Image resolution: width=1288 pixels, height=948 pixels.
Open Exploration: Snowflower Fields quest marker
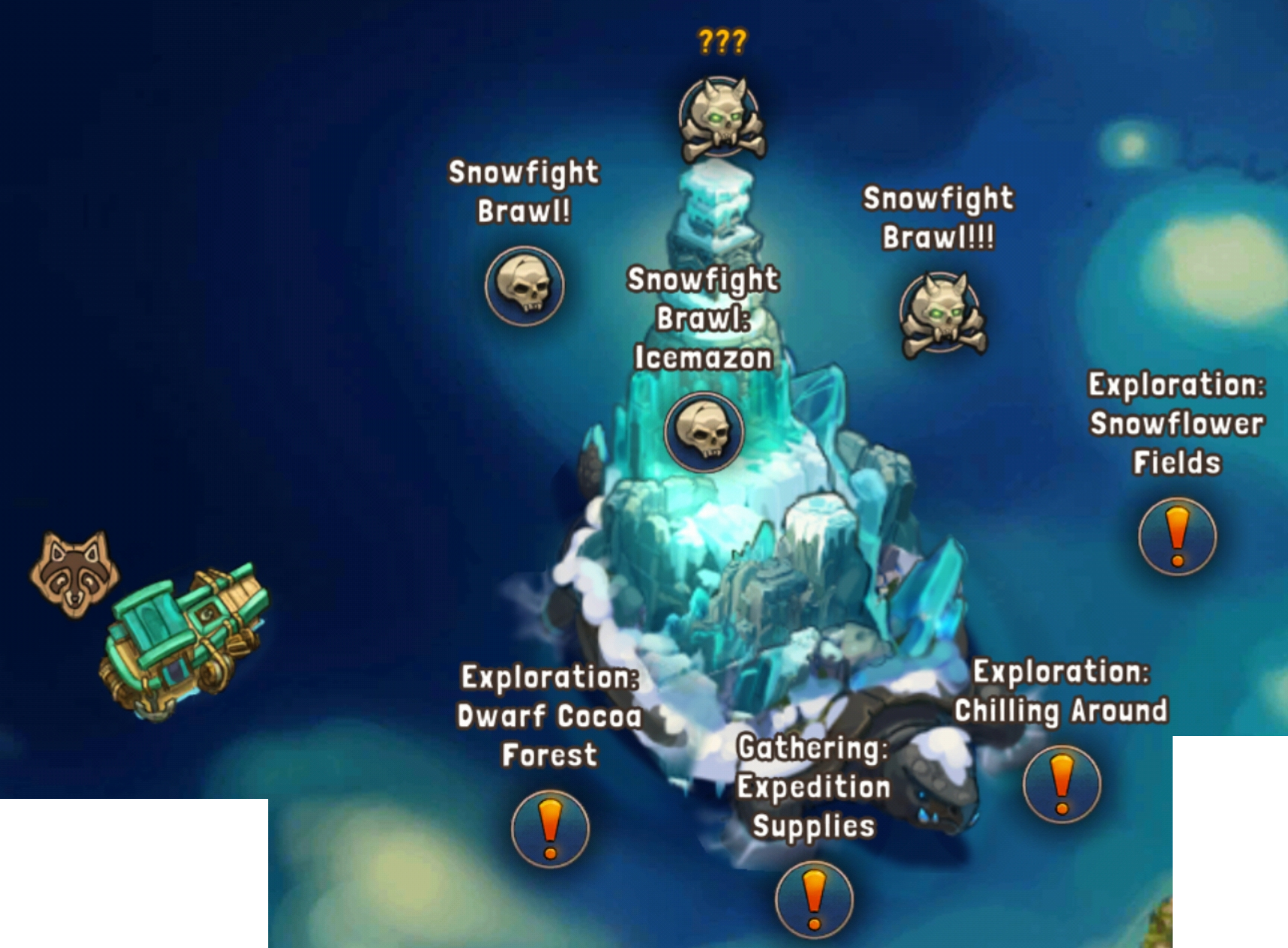click(1177, 537)
